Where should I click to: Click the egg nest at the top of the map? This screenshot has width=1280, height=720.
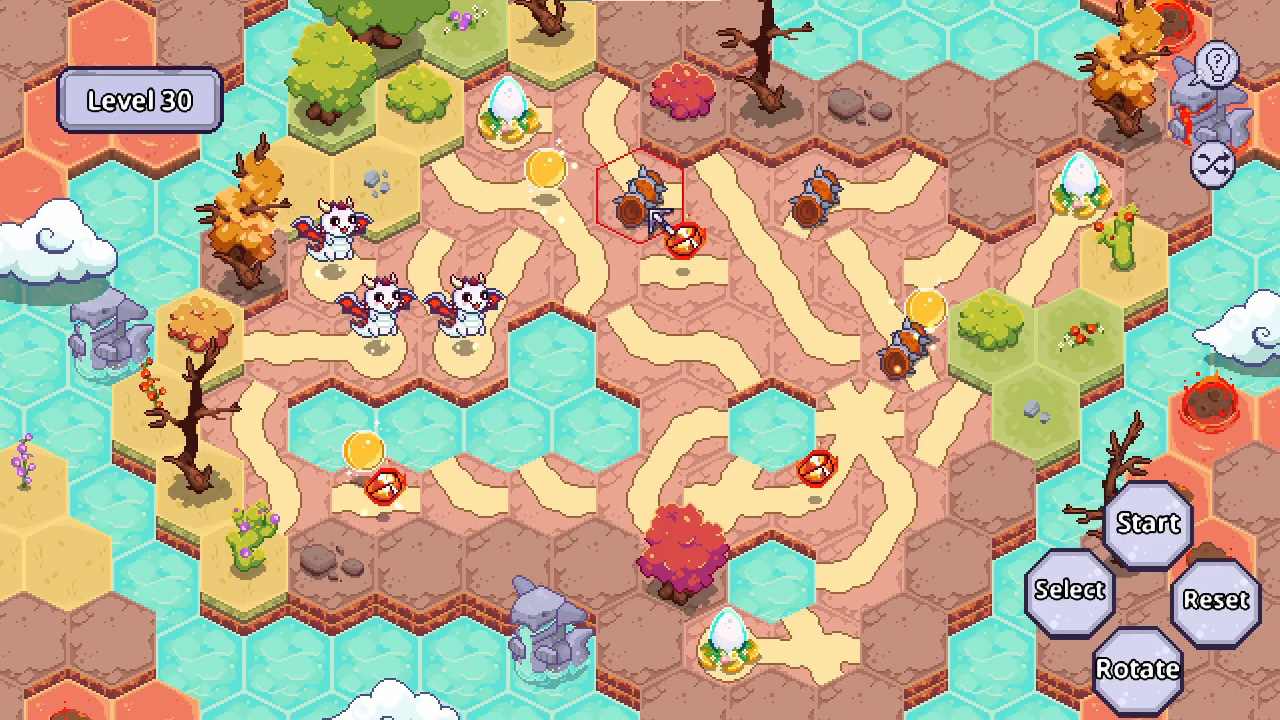point(510,110)
